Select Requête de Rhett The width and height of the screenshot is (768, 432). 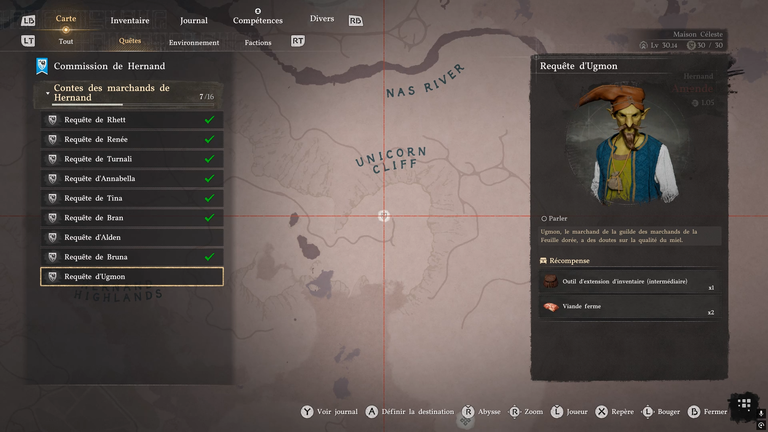[x=131, y=120]
